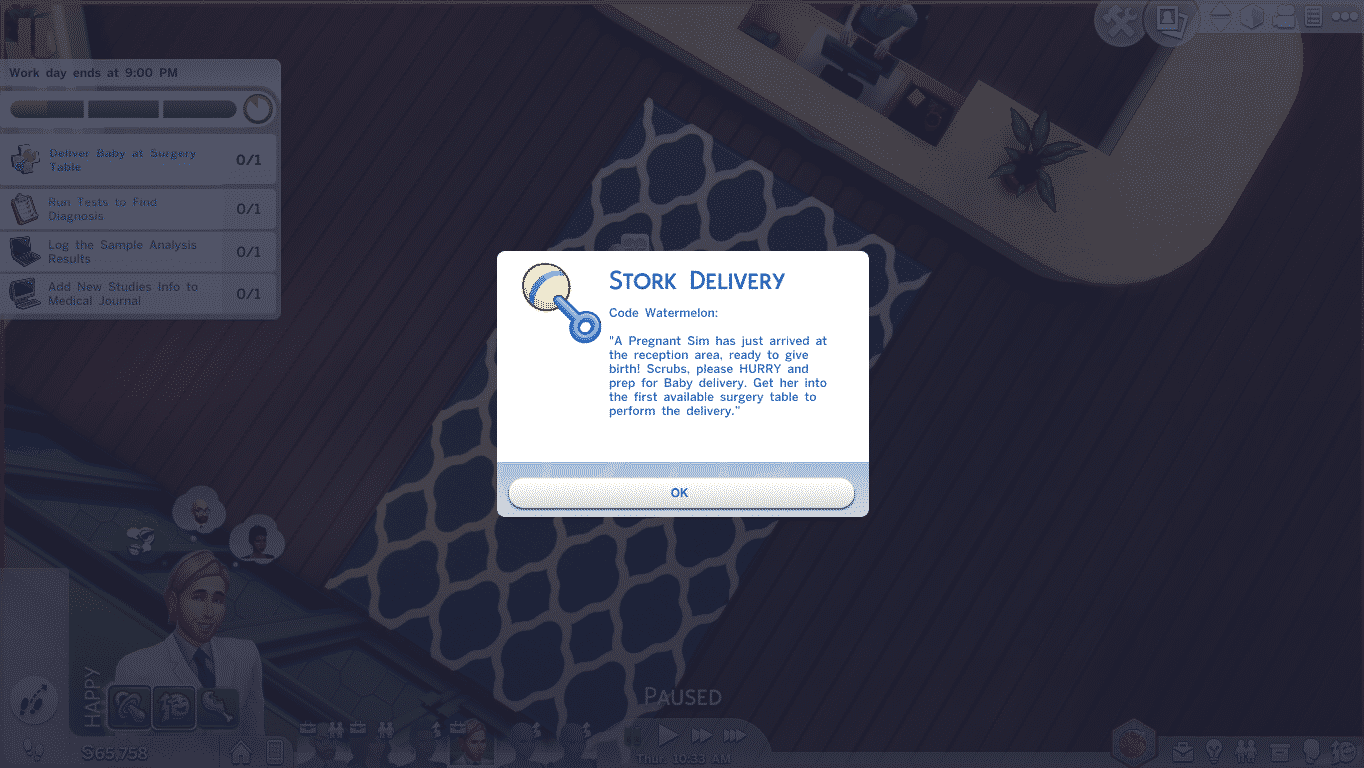Set game speed to fast forward

click(x=701, y=736)
